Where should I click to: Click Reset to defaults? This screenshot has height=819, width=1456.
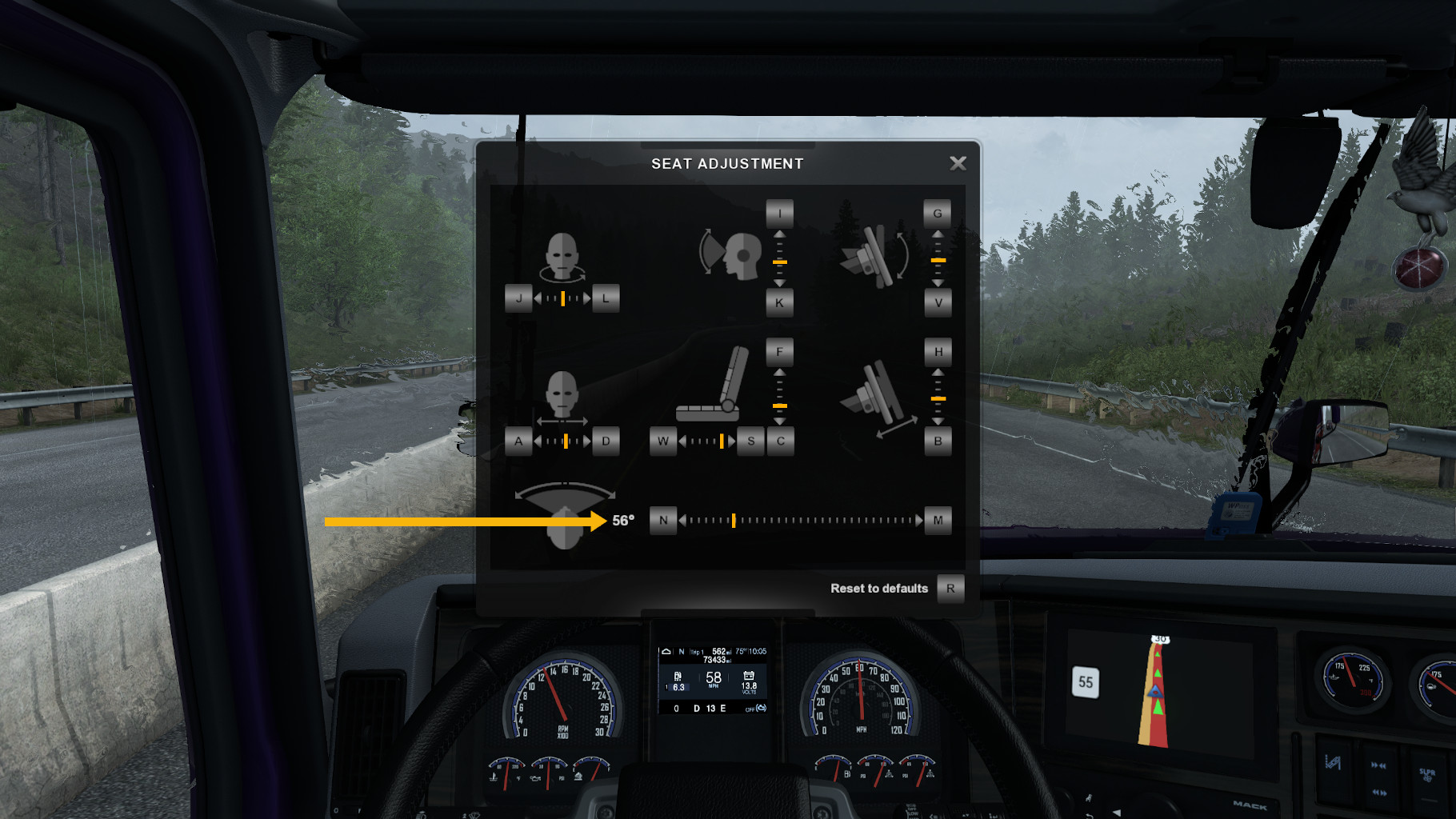point(878,589)
